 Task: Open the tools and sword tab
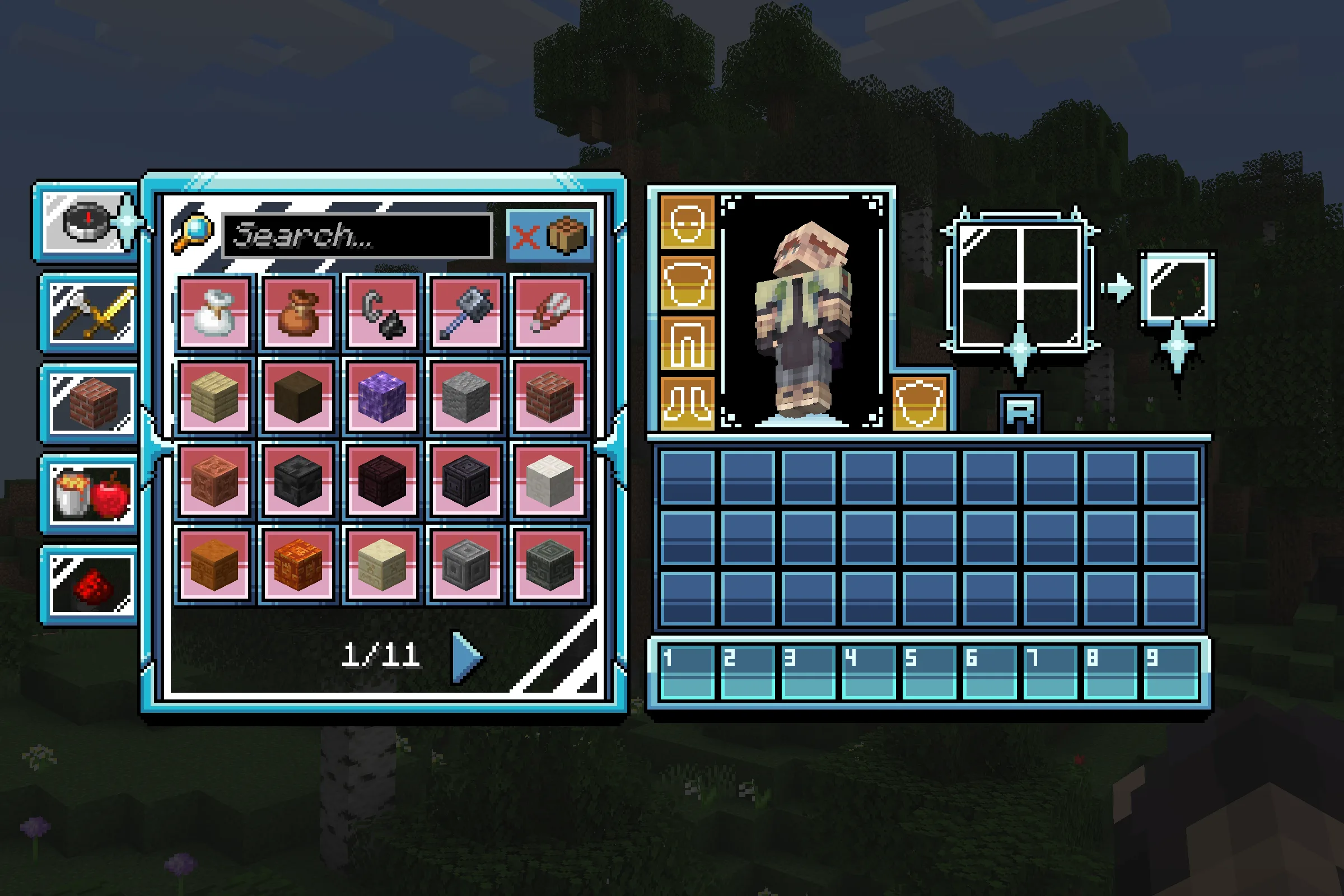90,312
